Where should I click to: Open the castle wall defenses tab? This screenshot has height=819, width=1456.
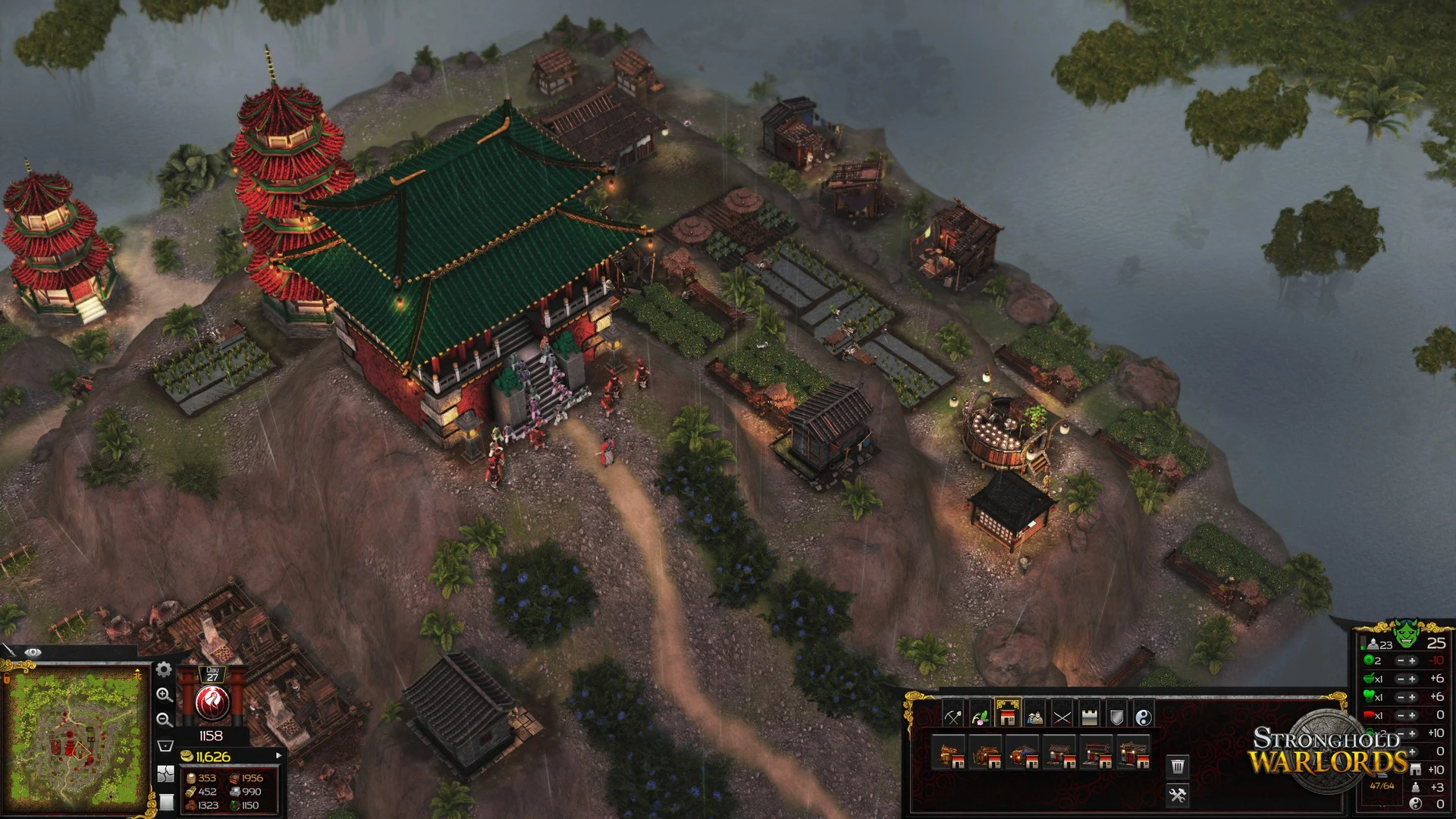click(x=1089, y=716)
